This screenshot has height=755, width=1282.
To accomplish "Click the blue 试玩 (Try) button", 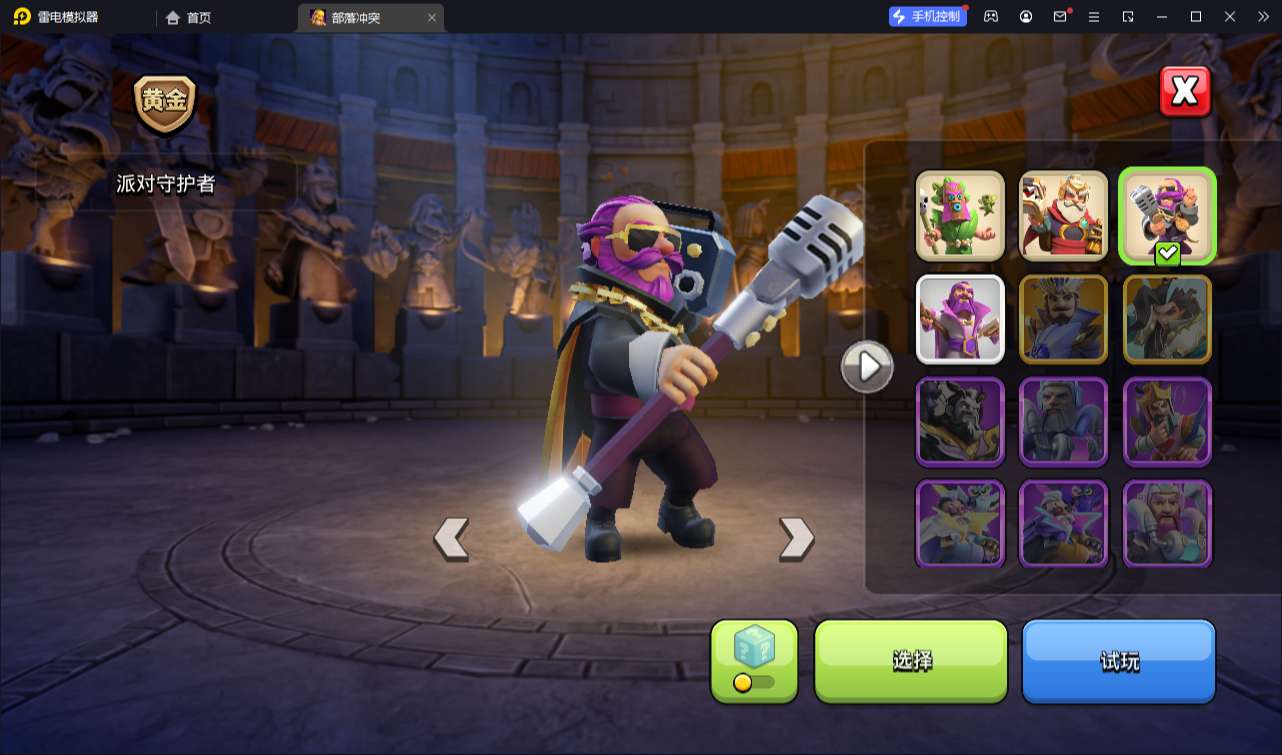I will coord(1118,660).
